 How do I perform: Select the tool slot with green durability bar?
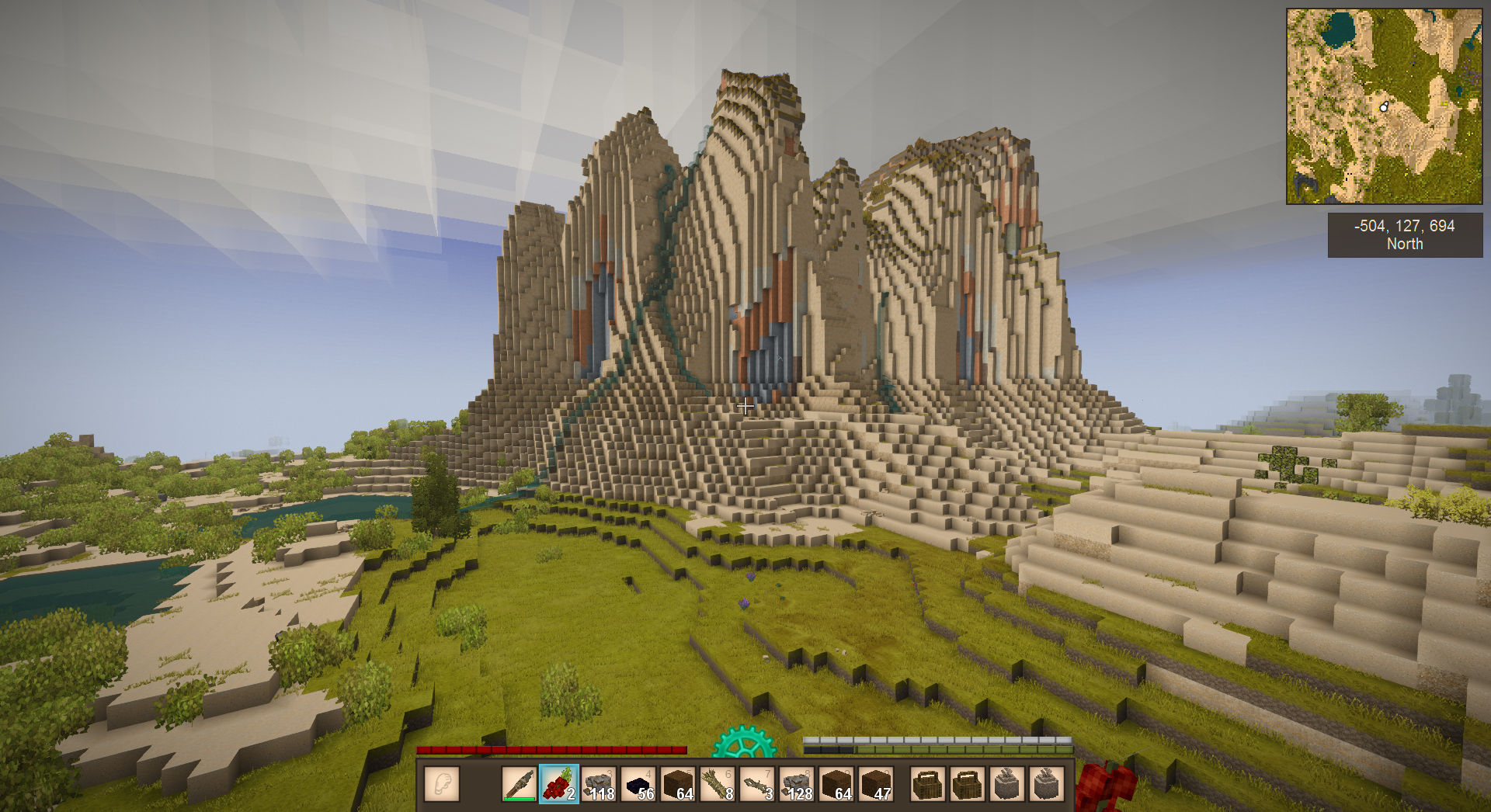coord(519,783)
